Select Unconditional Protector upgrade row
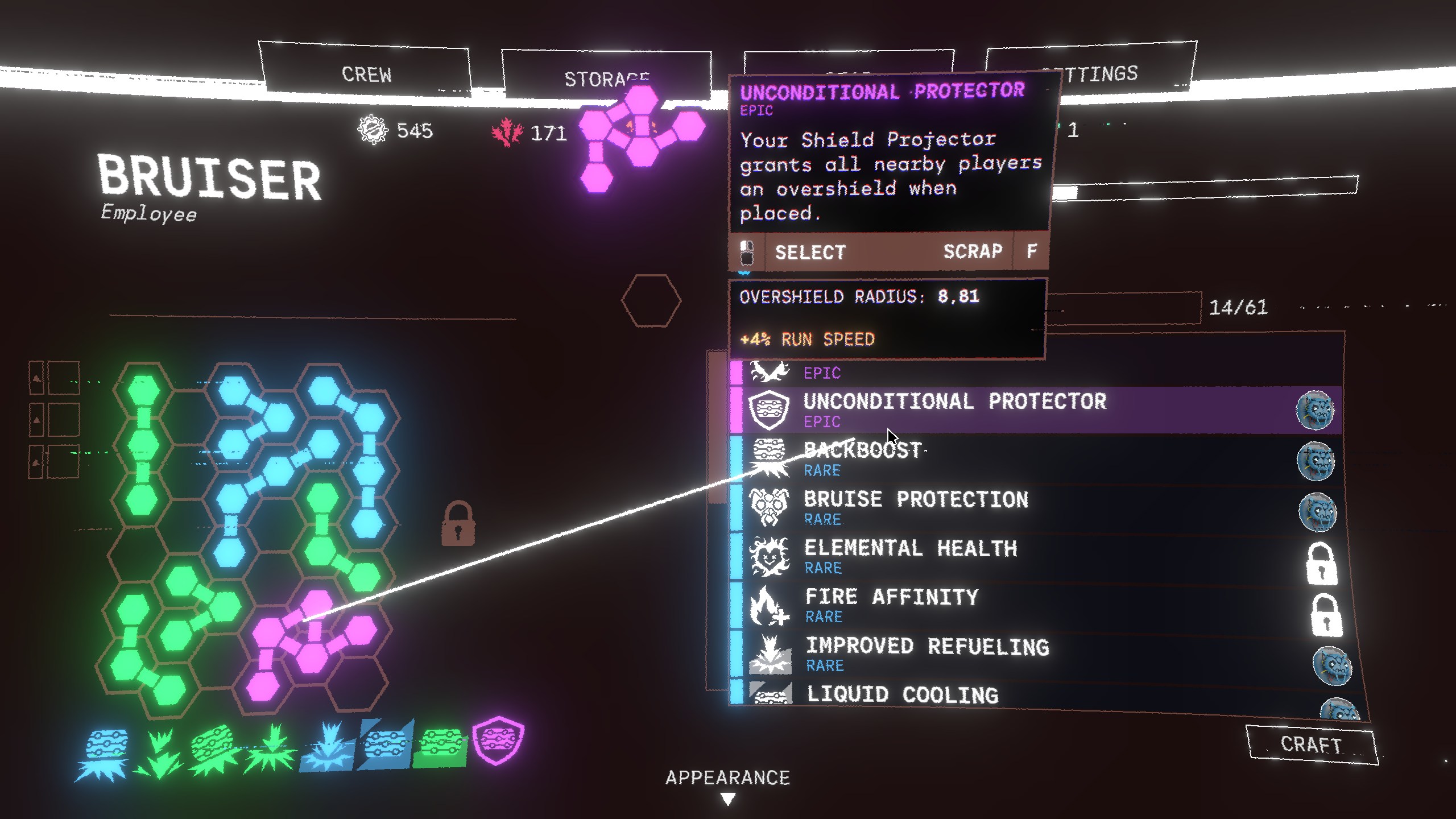The height and width of the screenshot is (819, 1456). click(954, 409)
